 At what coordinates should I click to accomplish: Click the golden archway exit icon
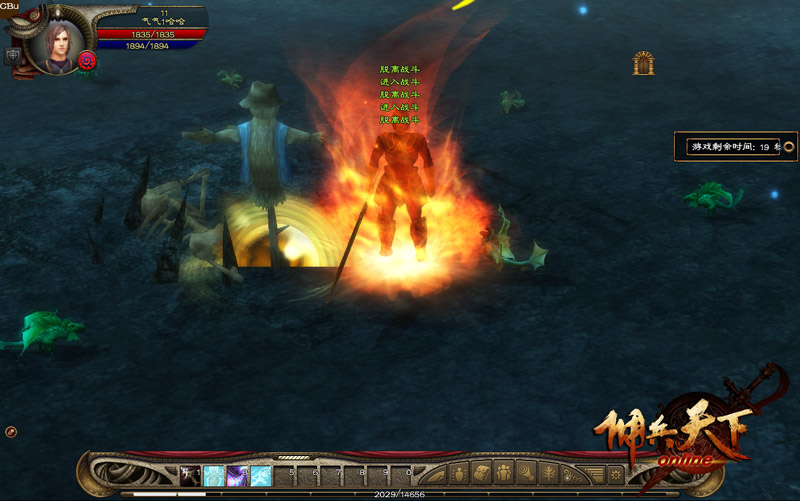[x=643, y=64]
